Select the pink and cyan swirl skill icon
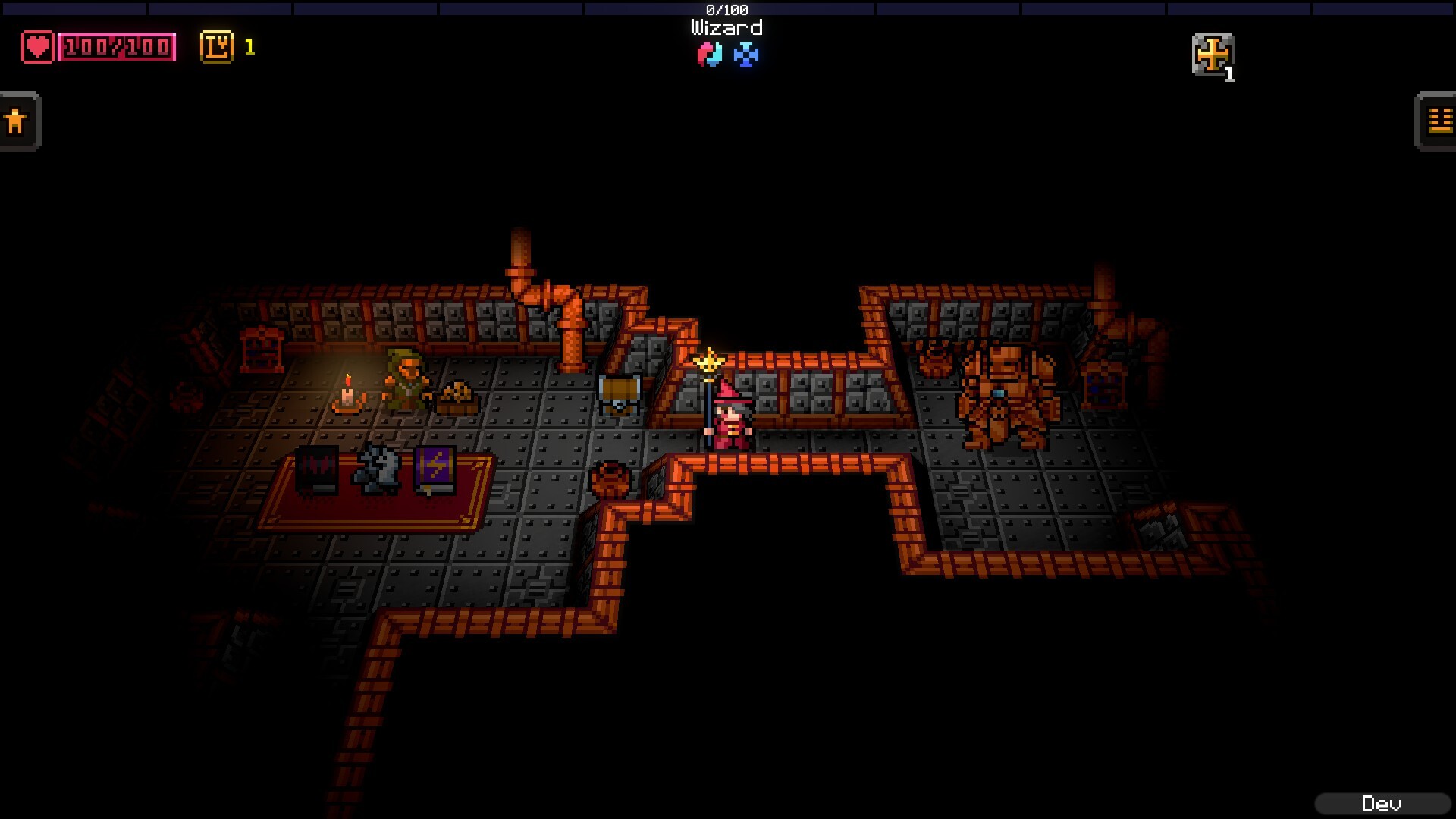The image size is (1456, 819). (x=709, y=54)
